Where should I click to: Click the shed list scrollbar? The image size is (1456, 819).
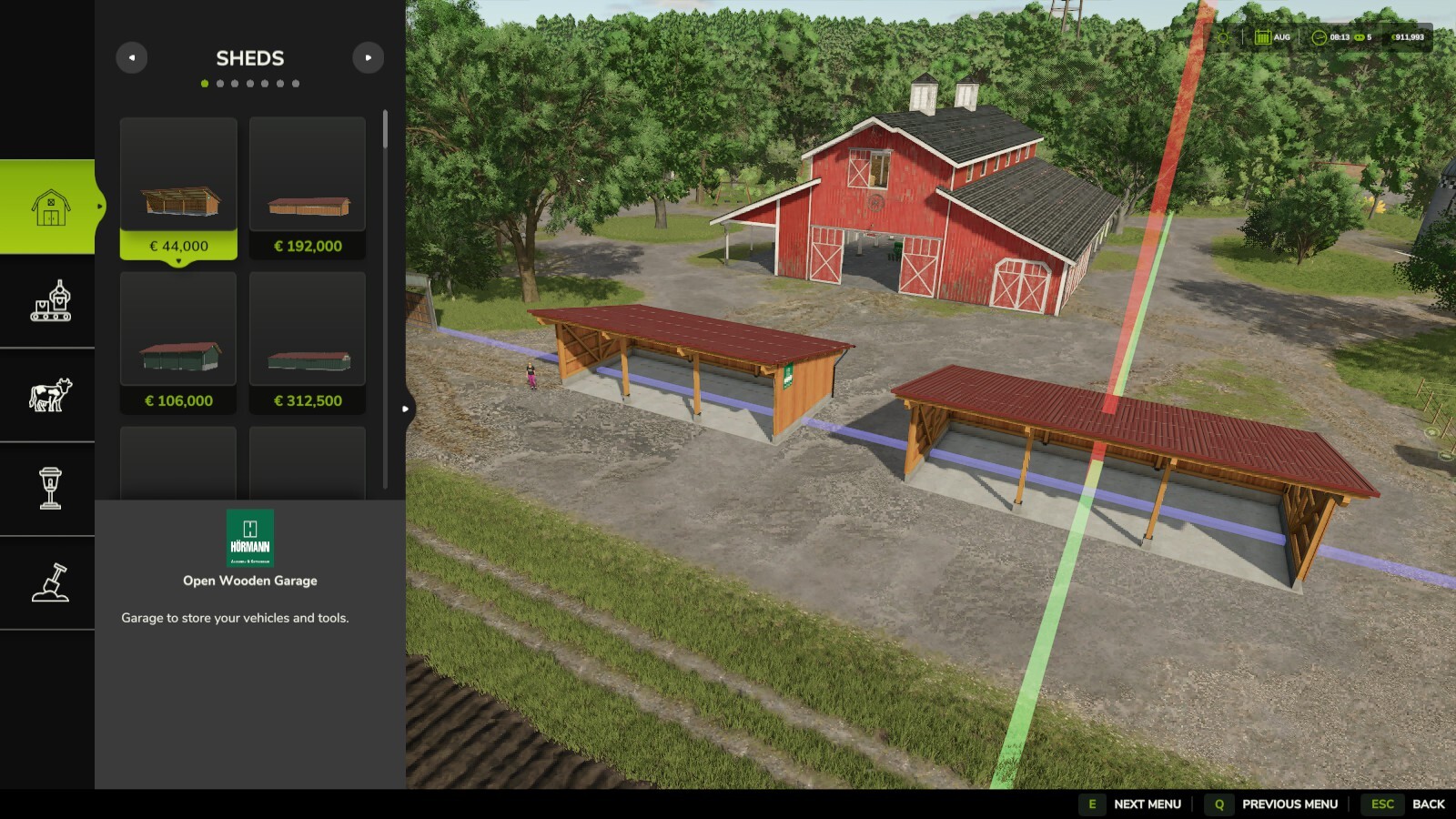point(385,130)
